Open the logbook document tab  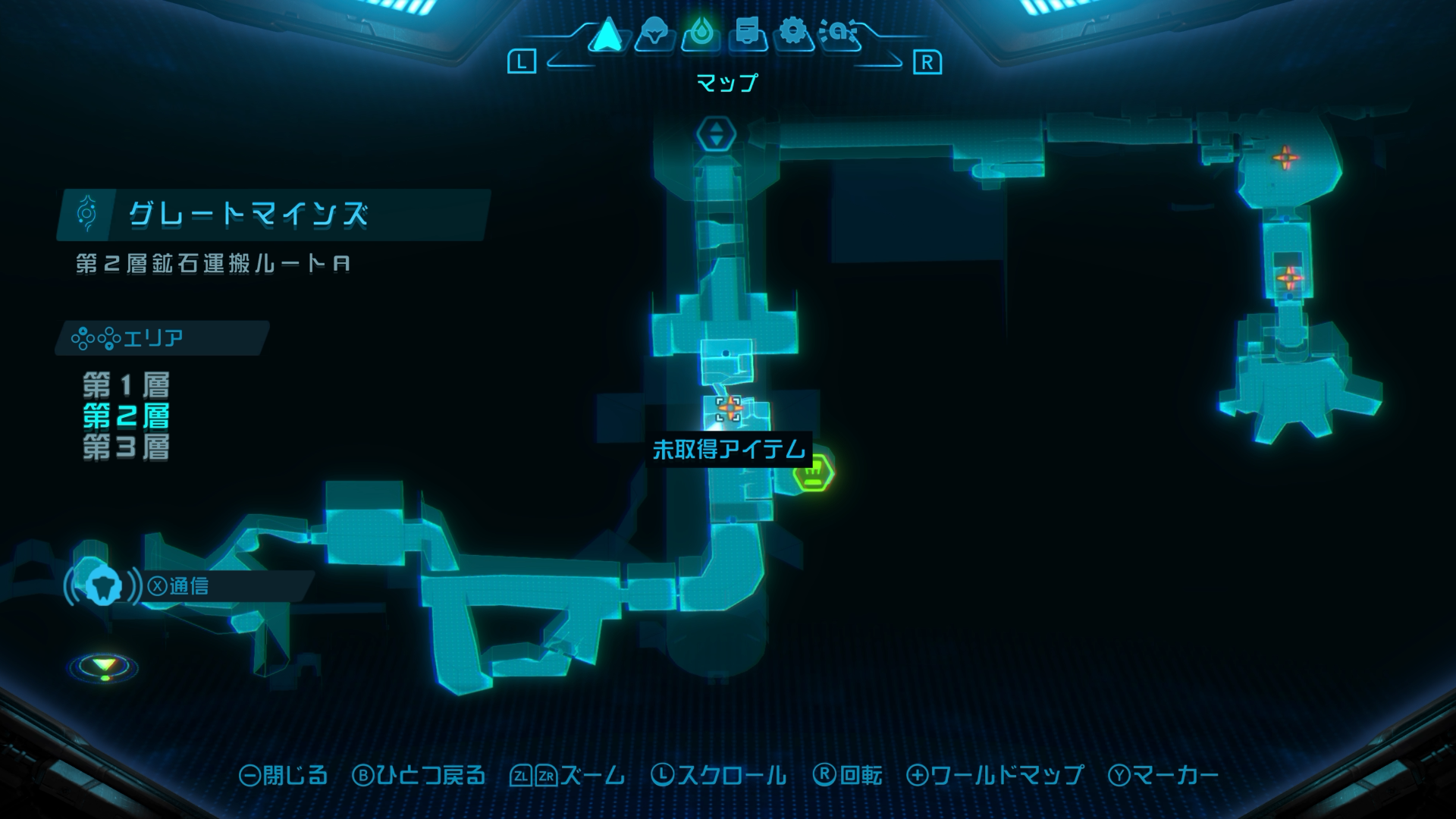tap(748, 34)
